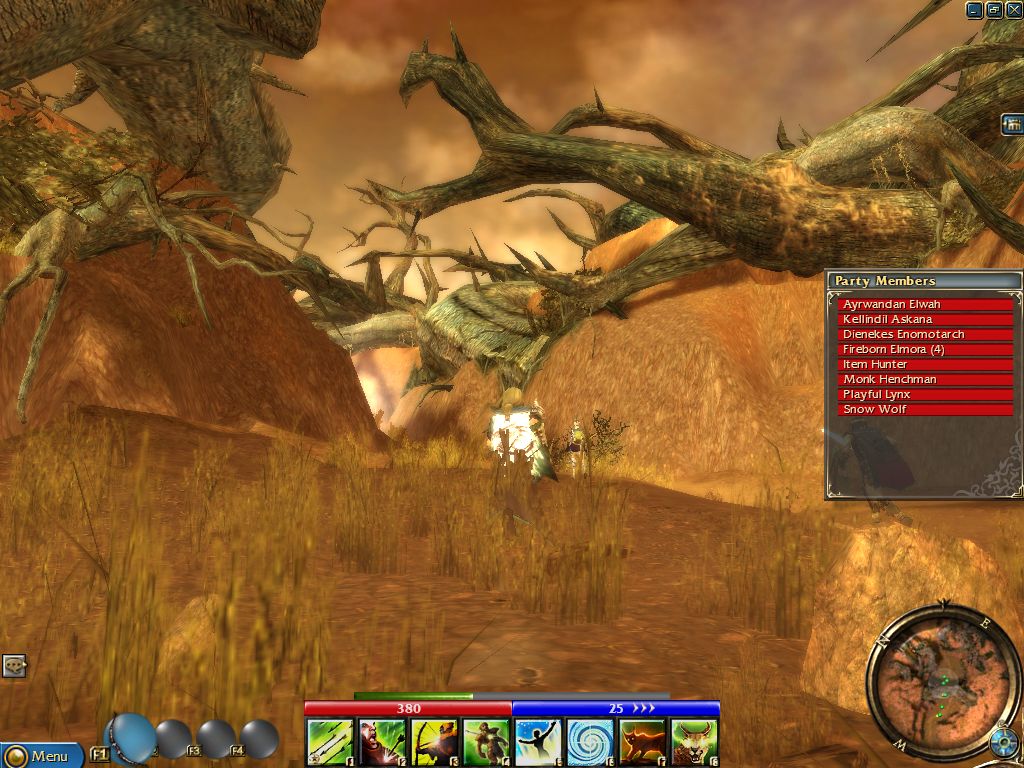The height and width of the screenshot is (768, 1024).
Task: Use the crouching ranger stance skill
Action: point(485,742)
